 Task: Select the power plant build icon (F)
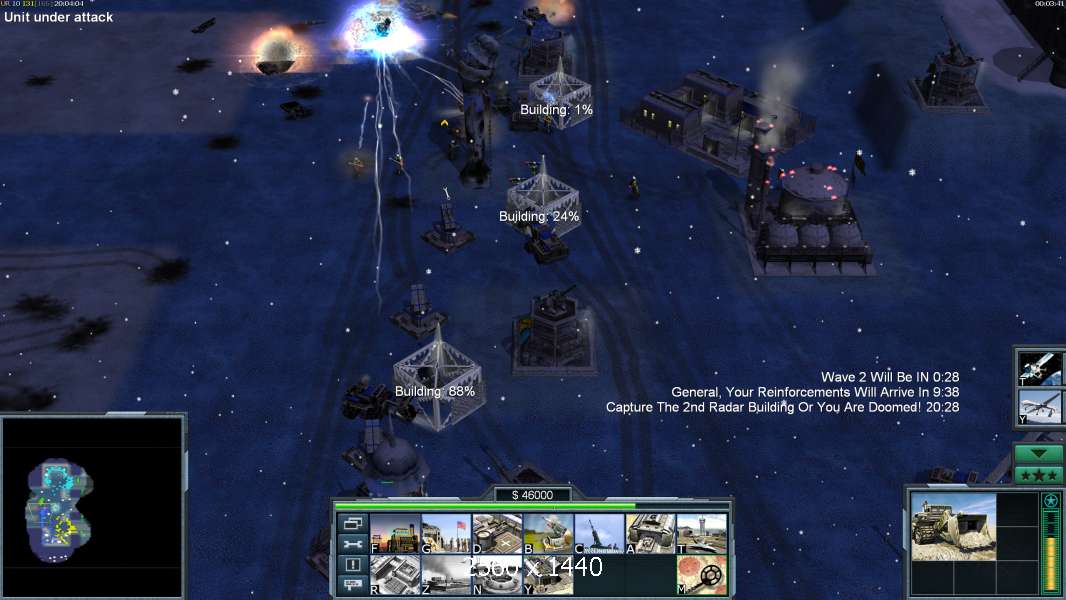click(395, 533)
